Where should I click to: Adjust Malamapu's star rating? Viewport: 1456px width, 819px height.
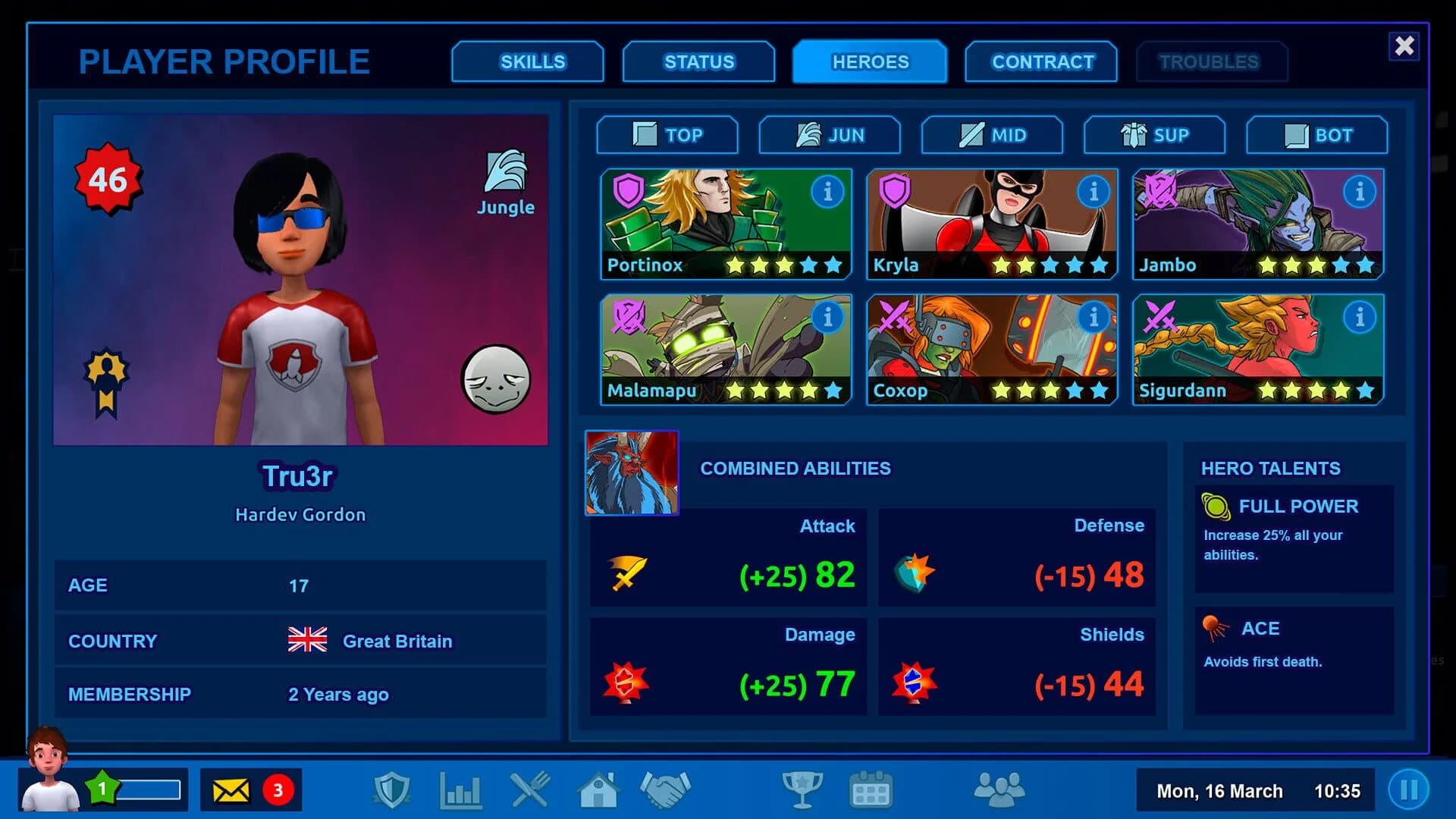(785, 391)
